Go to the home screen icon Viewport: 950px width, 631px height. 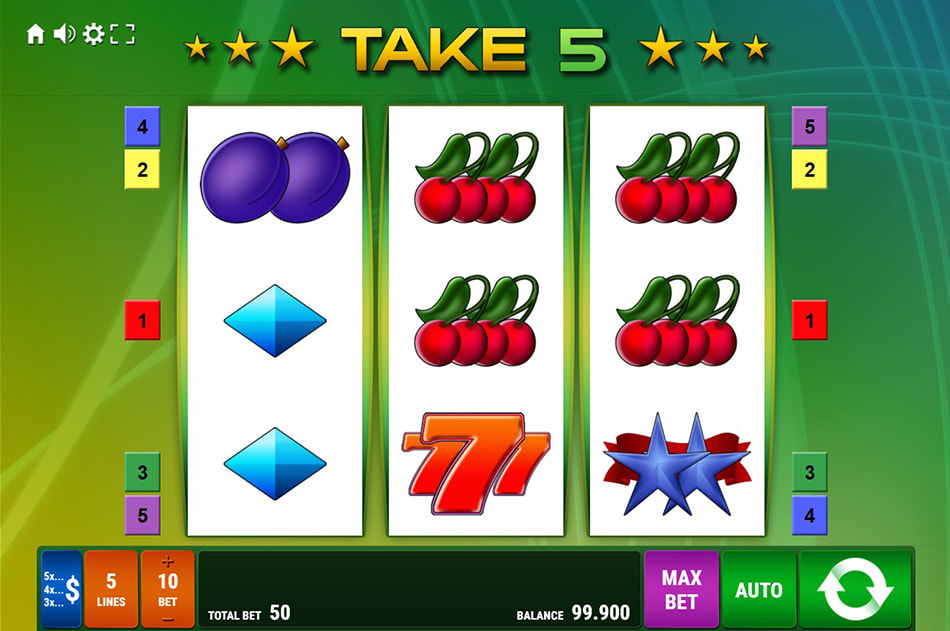(36, 35)
